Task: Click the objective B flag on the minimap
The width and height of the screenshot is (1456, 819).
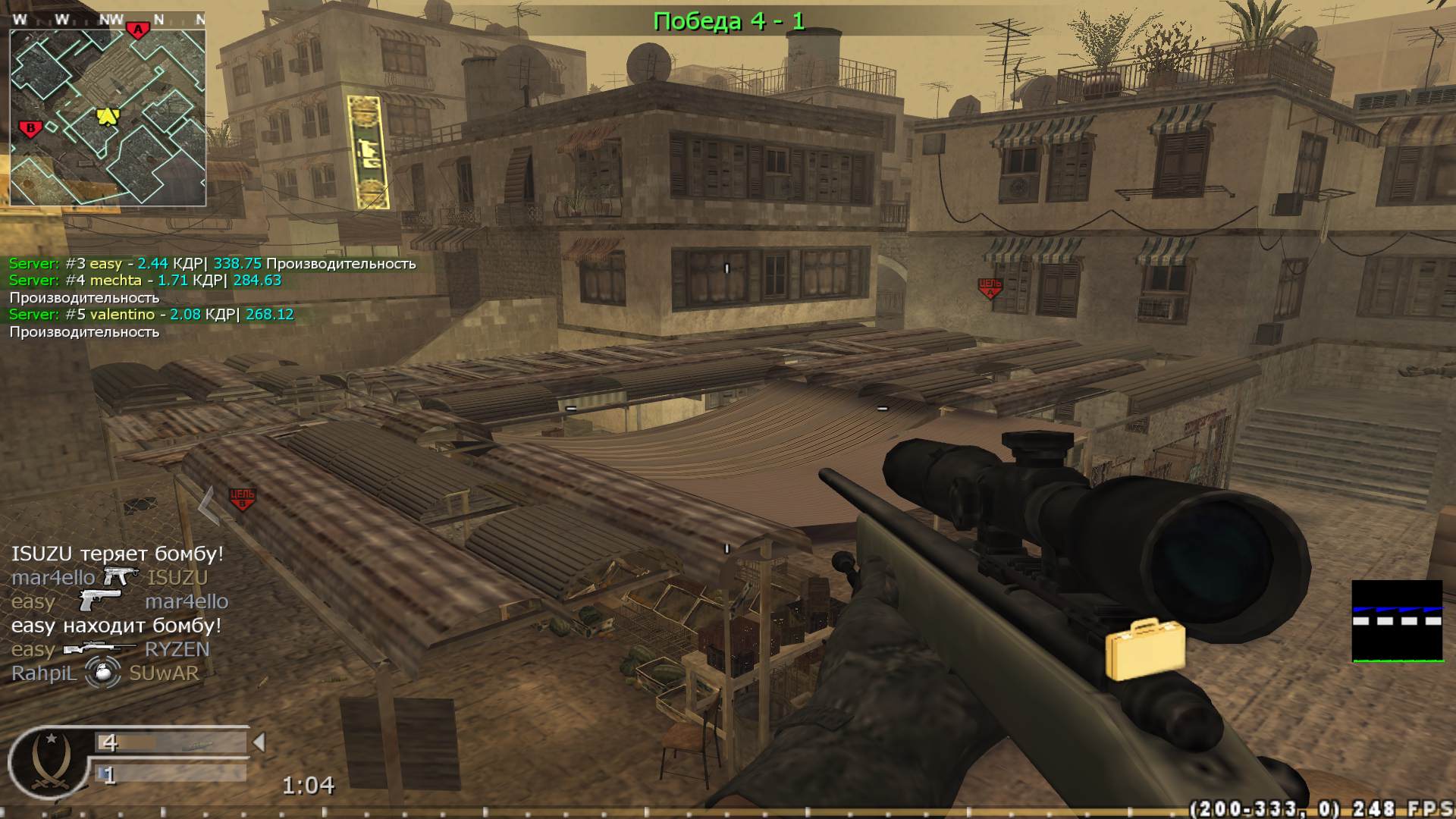Action: pos(29,129)
